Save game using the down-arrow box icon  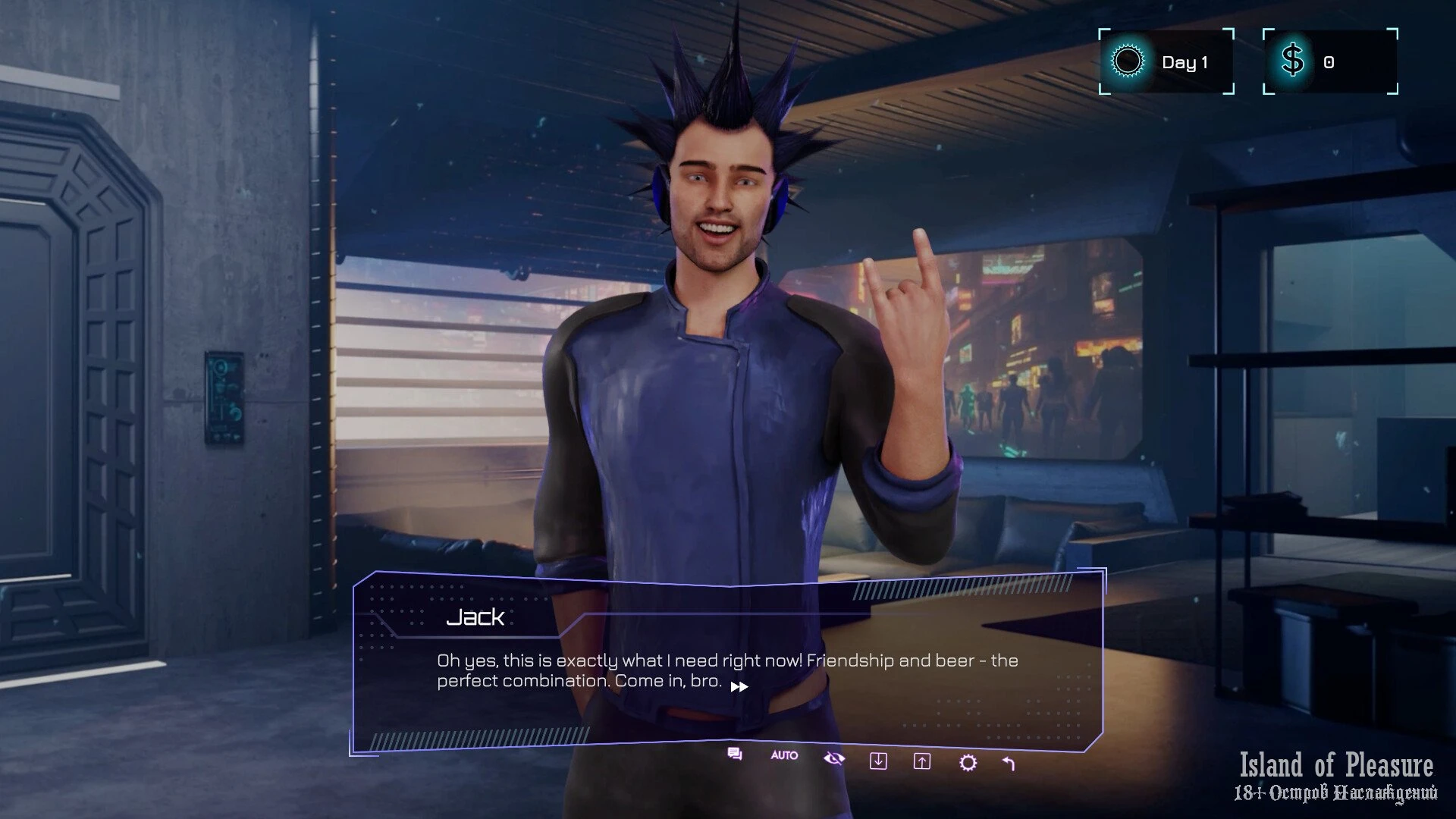[878, 761]
